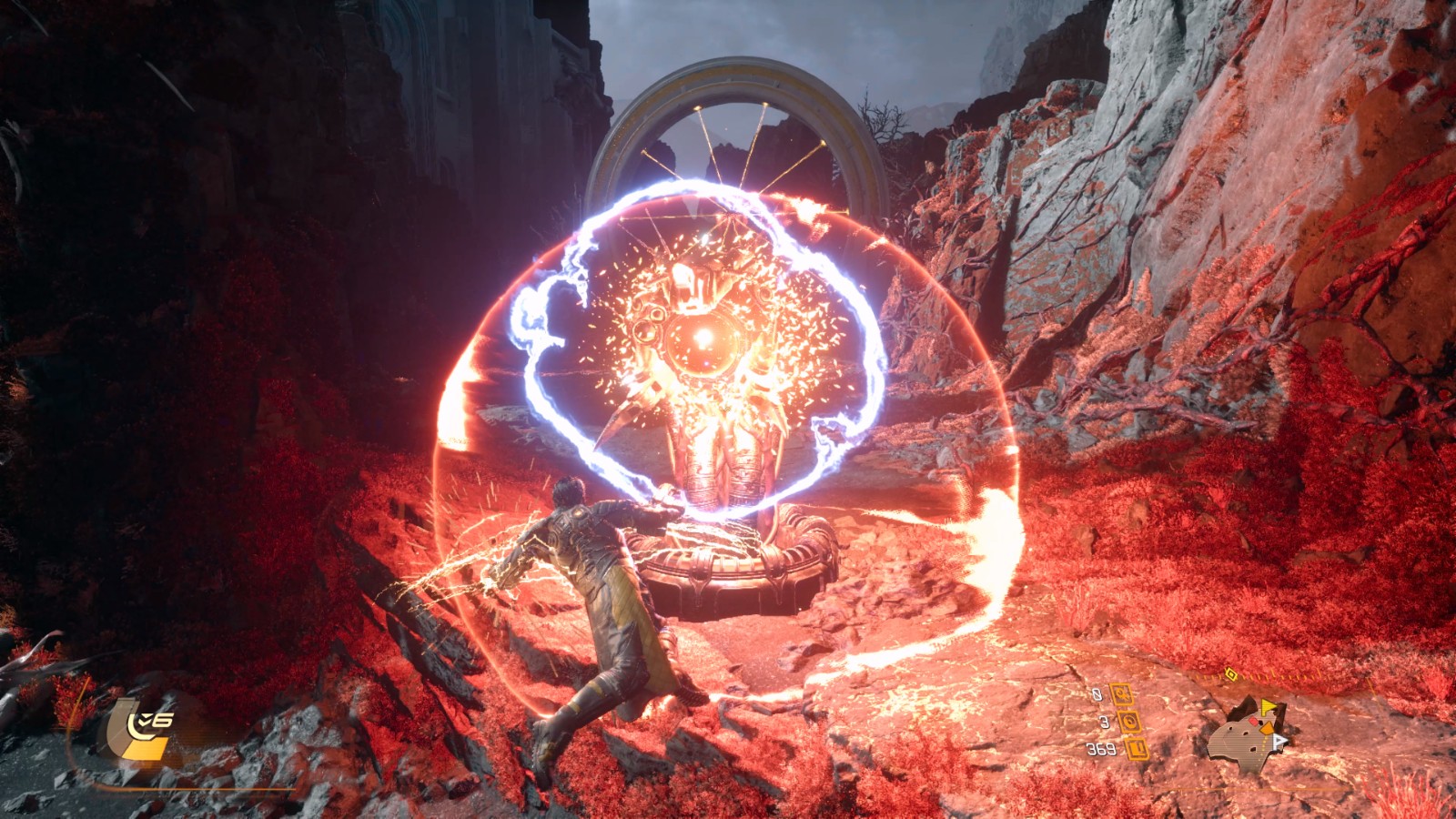This screenshot has height=819, width=1456.
Task: Select the white flag marker on the minimap
Action: tap(1280, 741)
